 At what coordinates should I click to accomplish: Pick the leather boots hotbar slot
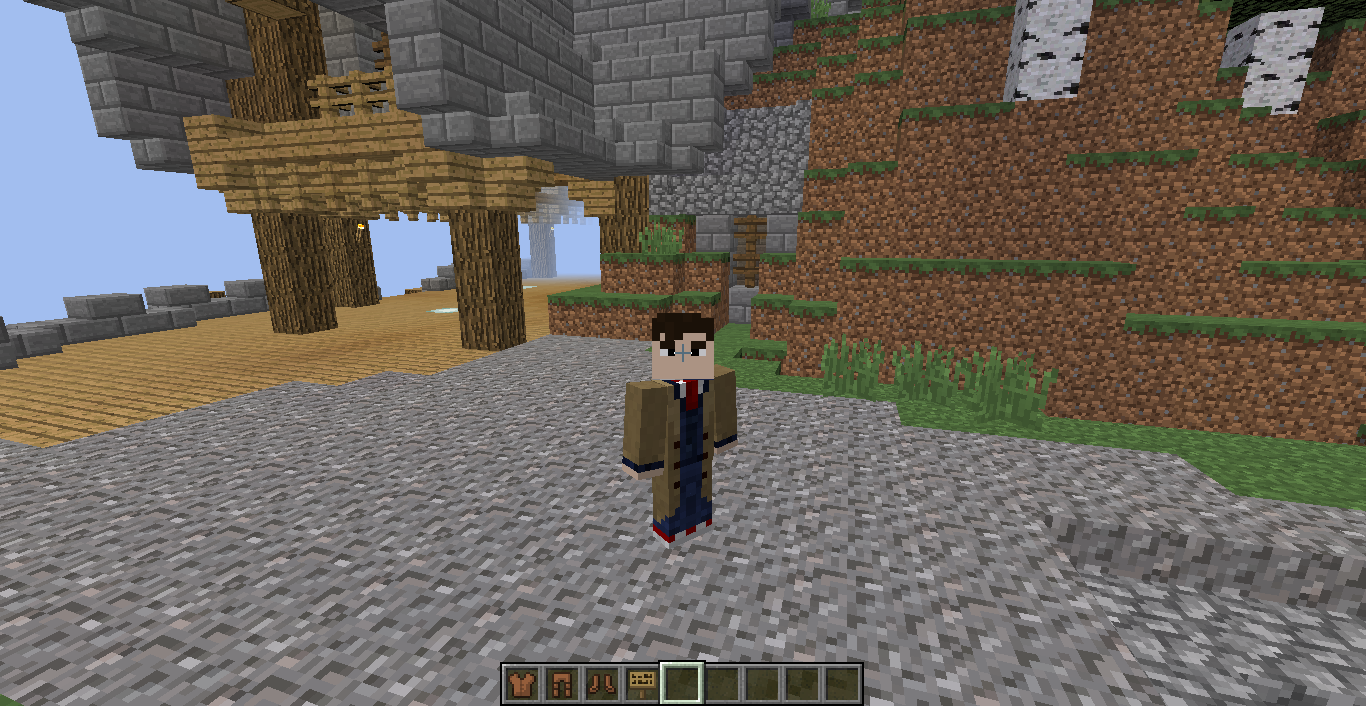pyautogui.click(x=601, y=684)
